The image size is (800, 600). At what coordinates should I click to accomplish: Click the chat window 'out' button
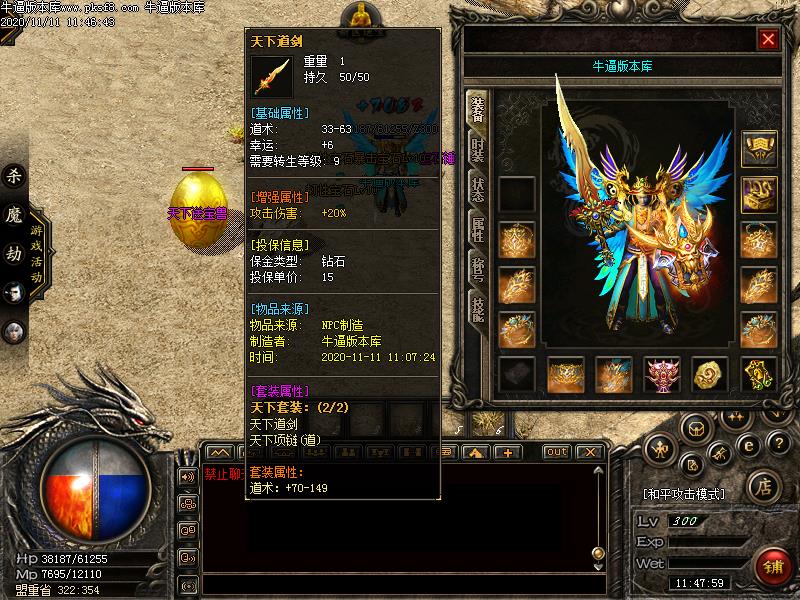pos(556,452)
